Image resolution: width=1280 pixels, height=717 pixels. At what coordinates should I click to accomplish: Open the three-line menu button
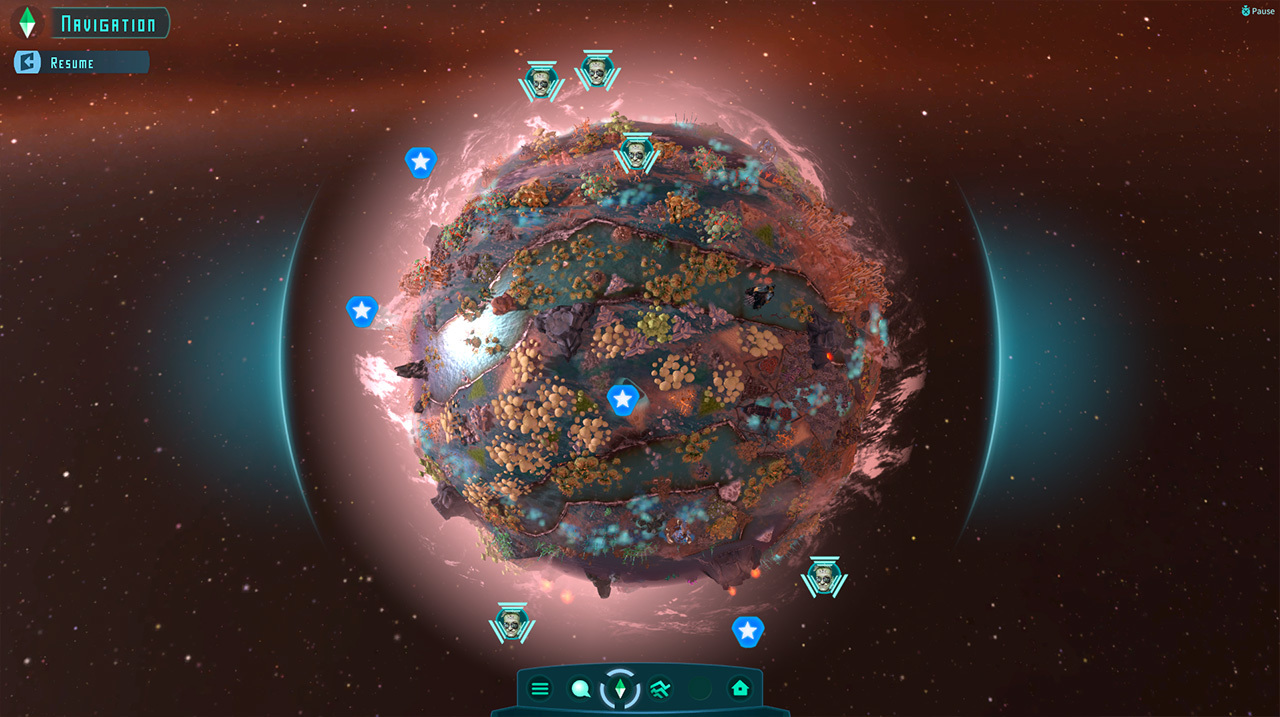pyautogui.click(x=540, y=688)
